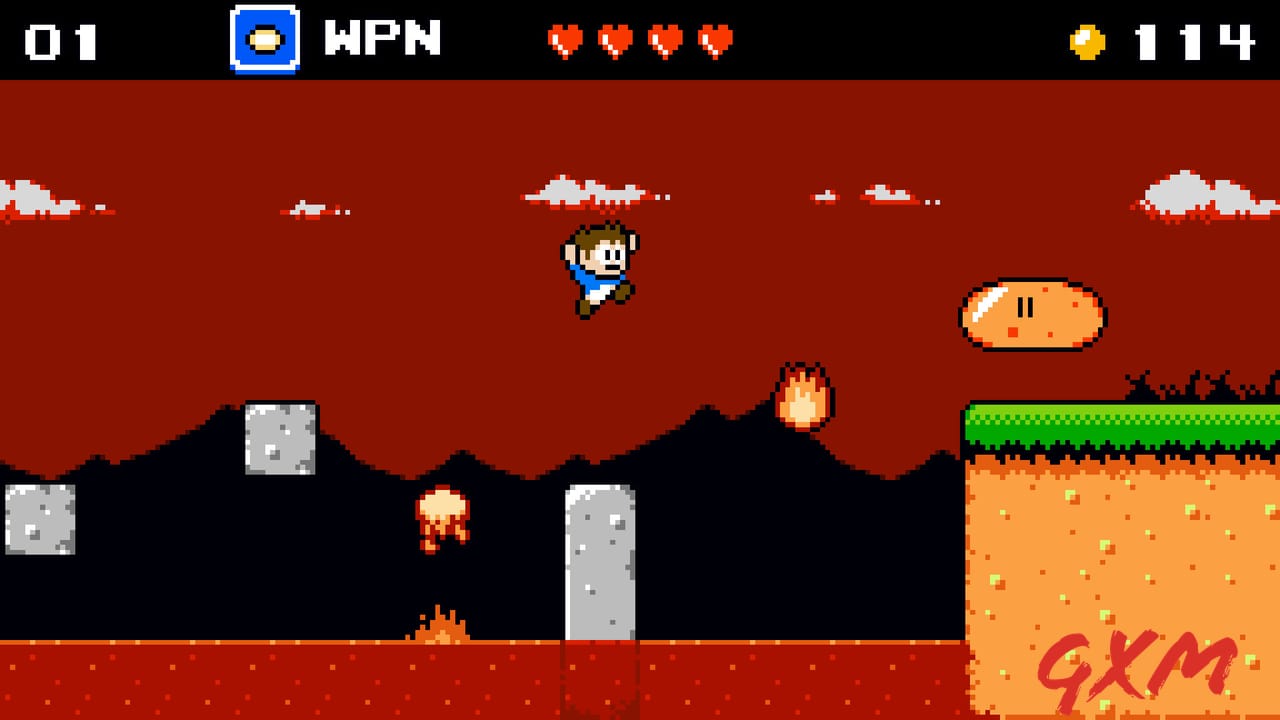
Task: Click the lives counter showing 01
Action: (x=62, y=40)
